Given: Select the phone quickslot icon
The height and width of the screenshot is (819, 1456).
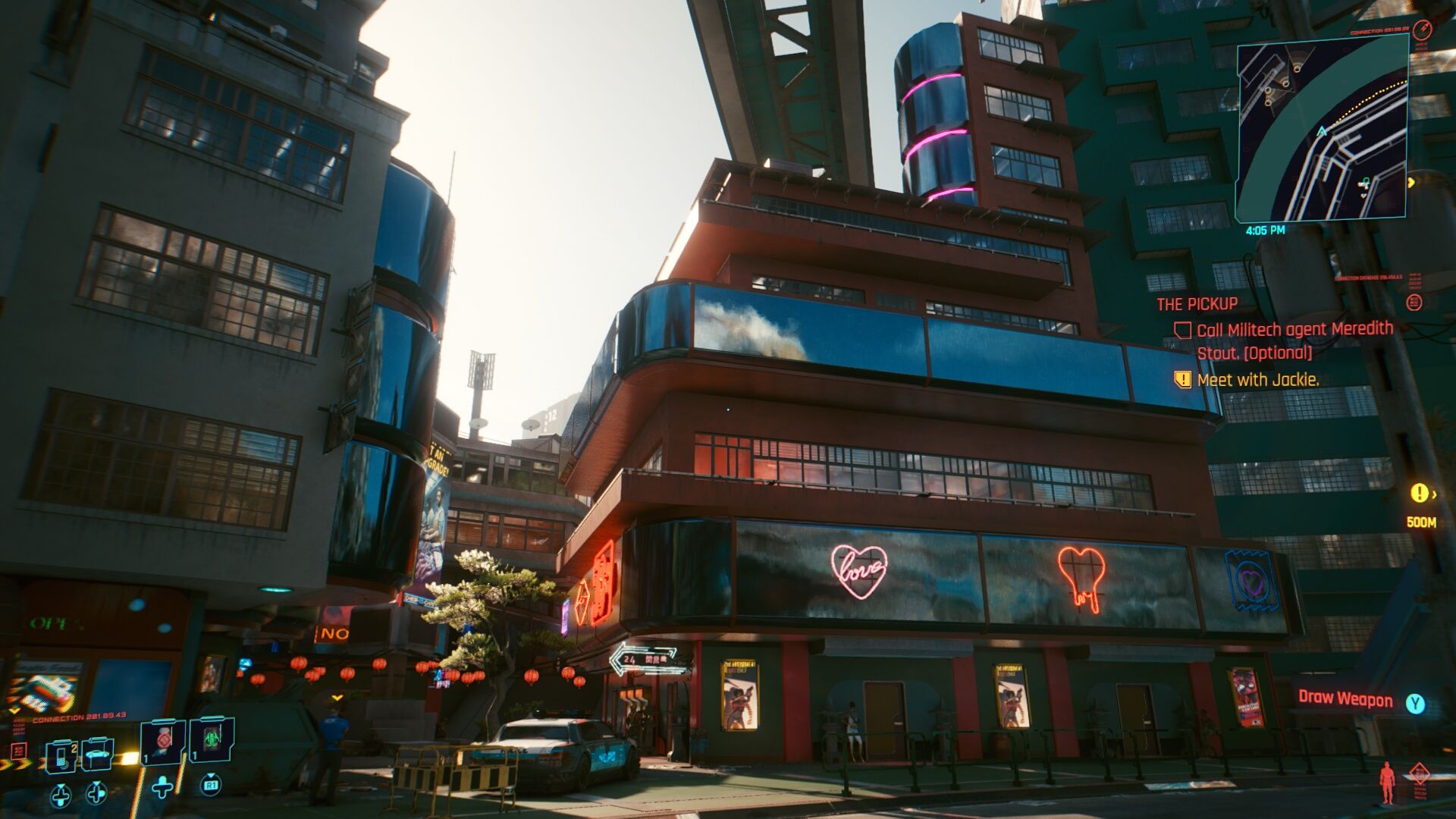Looking at the screenshot, I should tap(62, 758).
